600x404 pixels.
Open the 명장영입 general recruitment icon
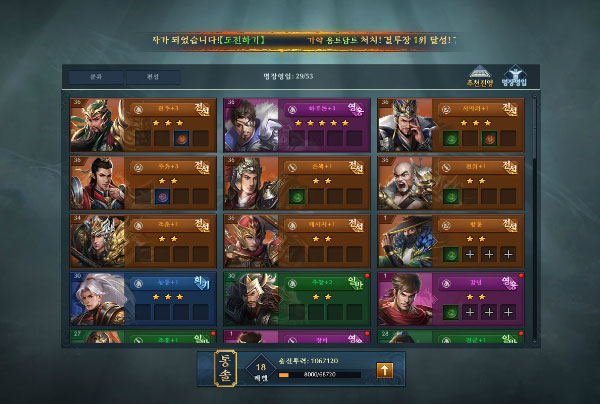point(516,78)
